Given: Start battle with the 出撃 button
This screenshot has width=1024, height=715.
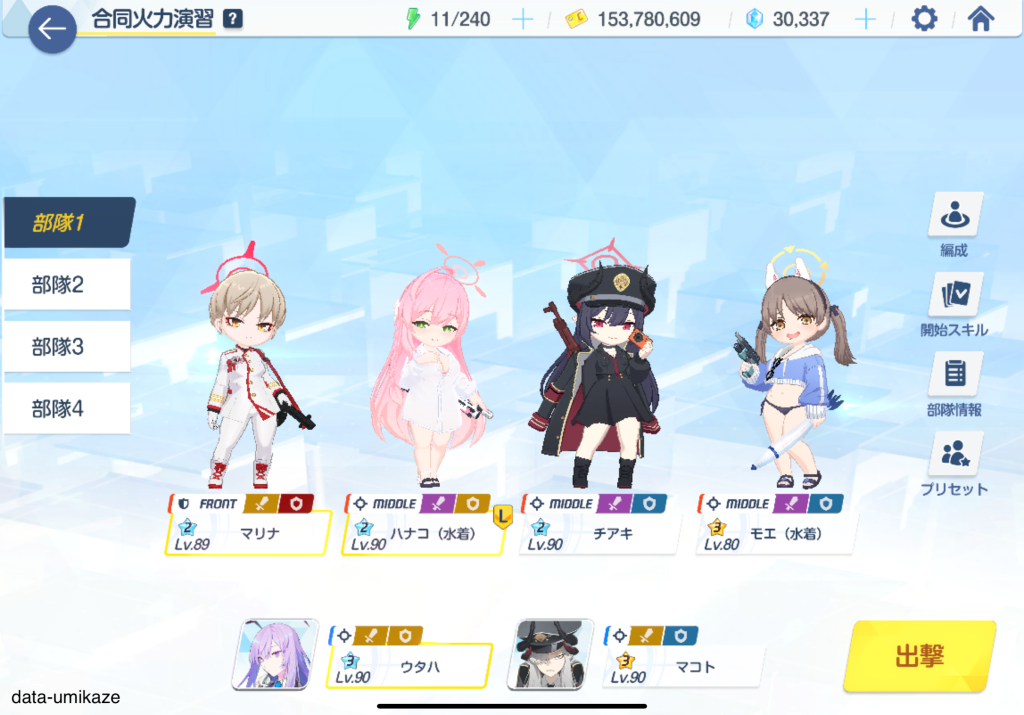Looking at the screenshot, I should point(919,656).
